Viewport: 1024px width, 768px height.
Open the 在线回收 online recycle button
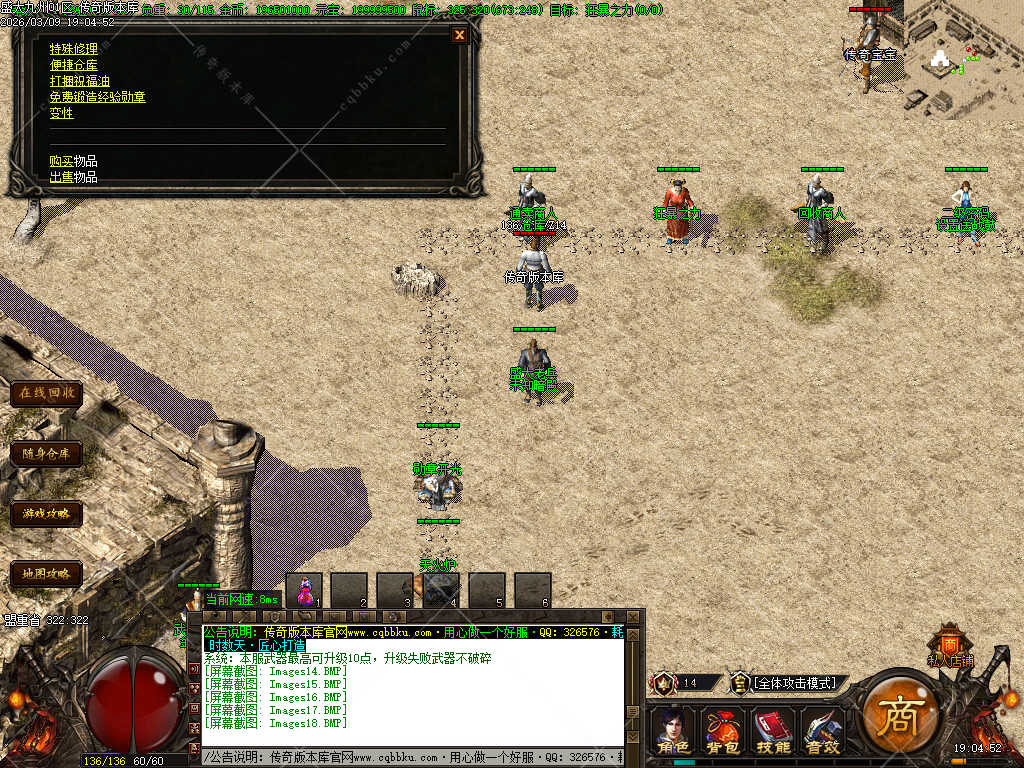(46, 393)
